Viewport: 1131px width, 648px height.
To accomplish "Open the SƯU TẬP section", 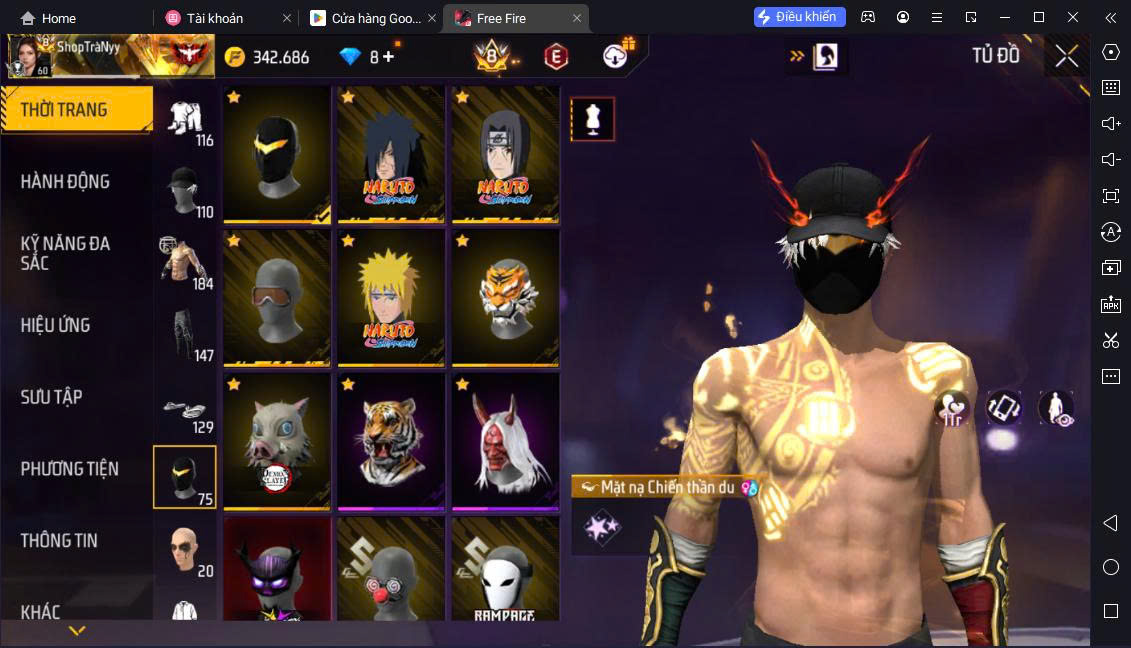I will 52,397.
